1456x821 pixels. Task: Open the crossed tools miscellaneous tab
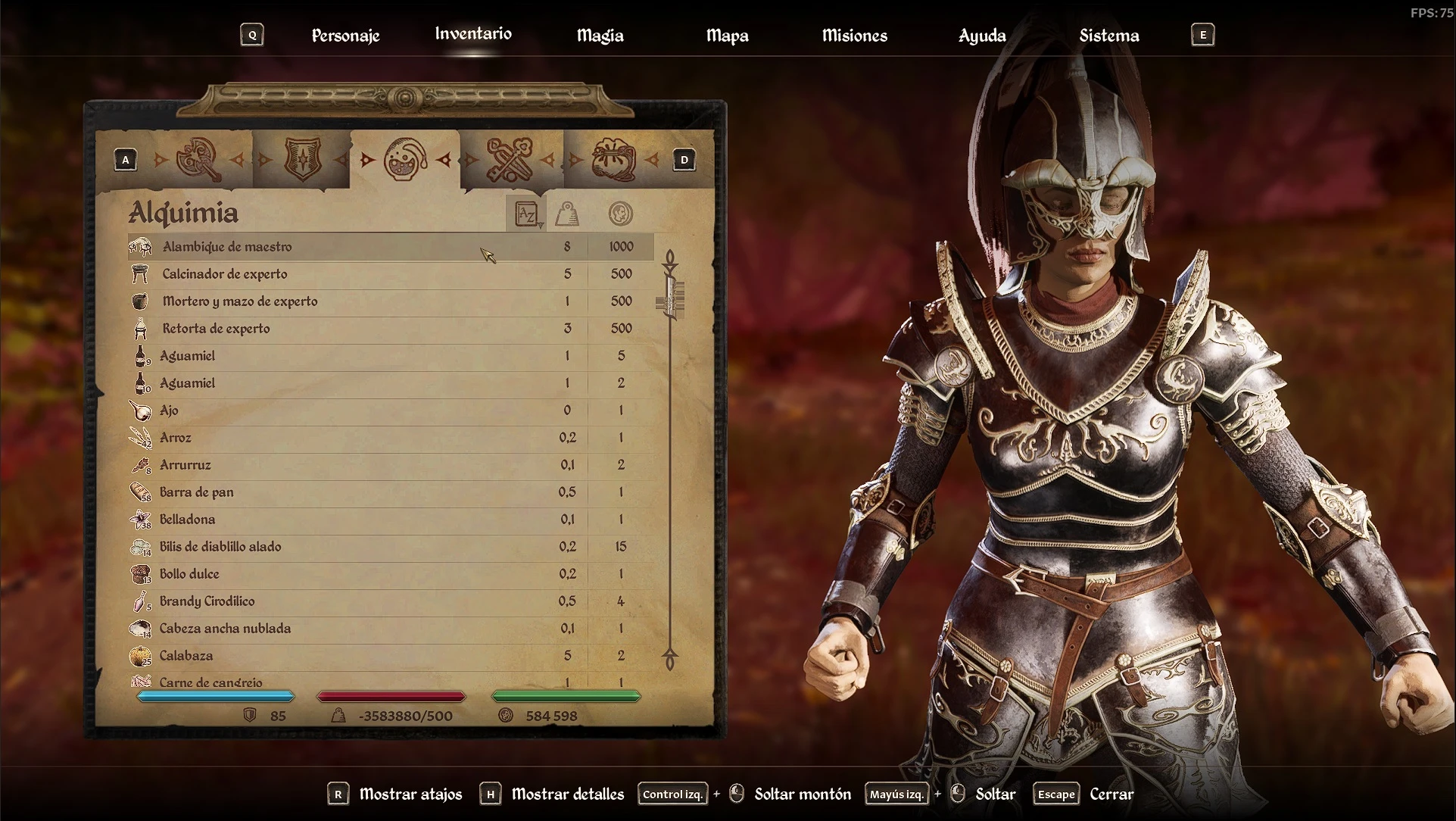pyautogui.click(x=509, y=159)
